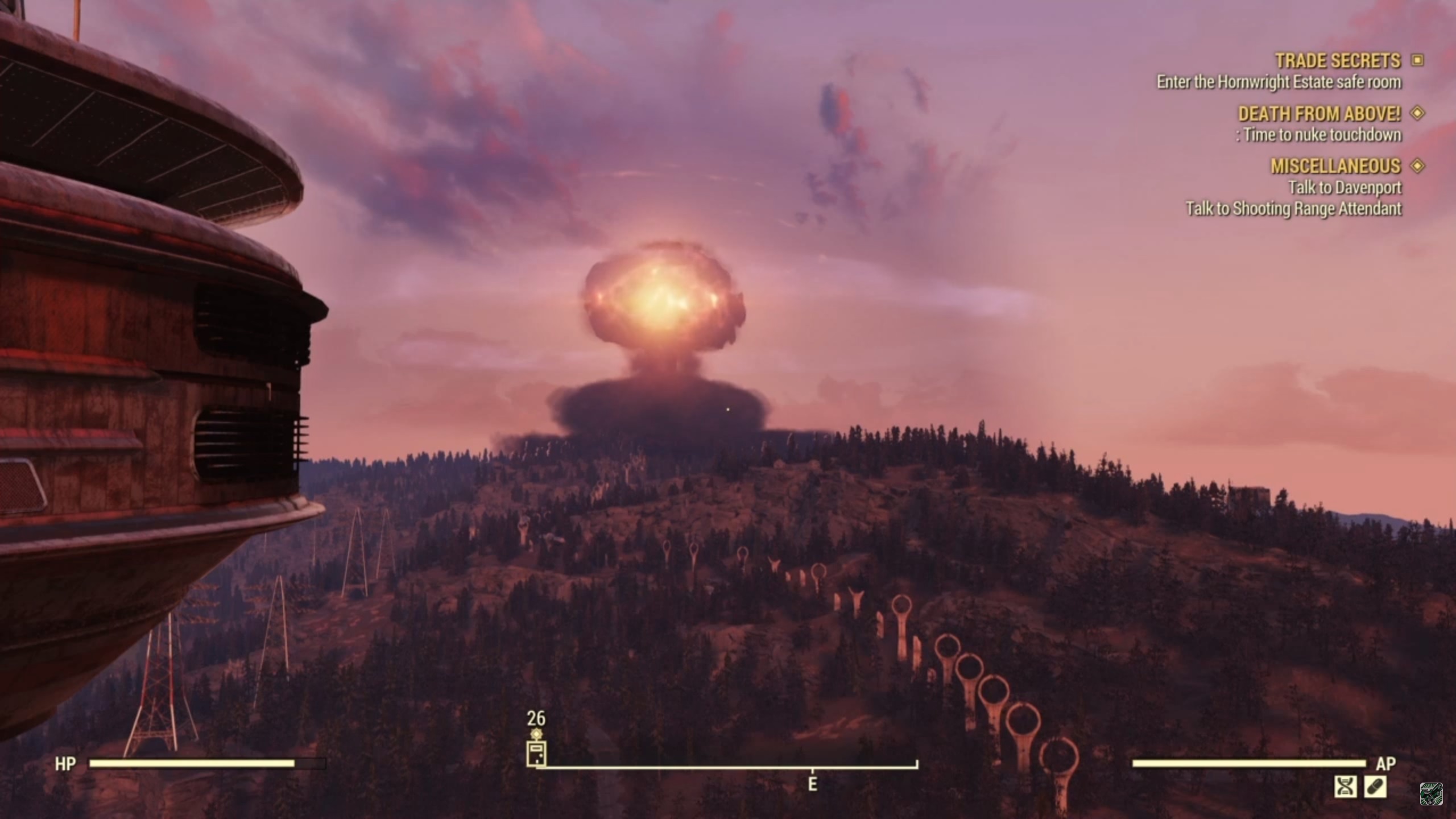
Task: Select the Miscellaneous quest heading
Action: [1335, 166]
